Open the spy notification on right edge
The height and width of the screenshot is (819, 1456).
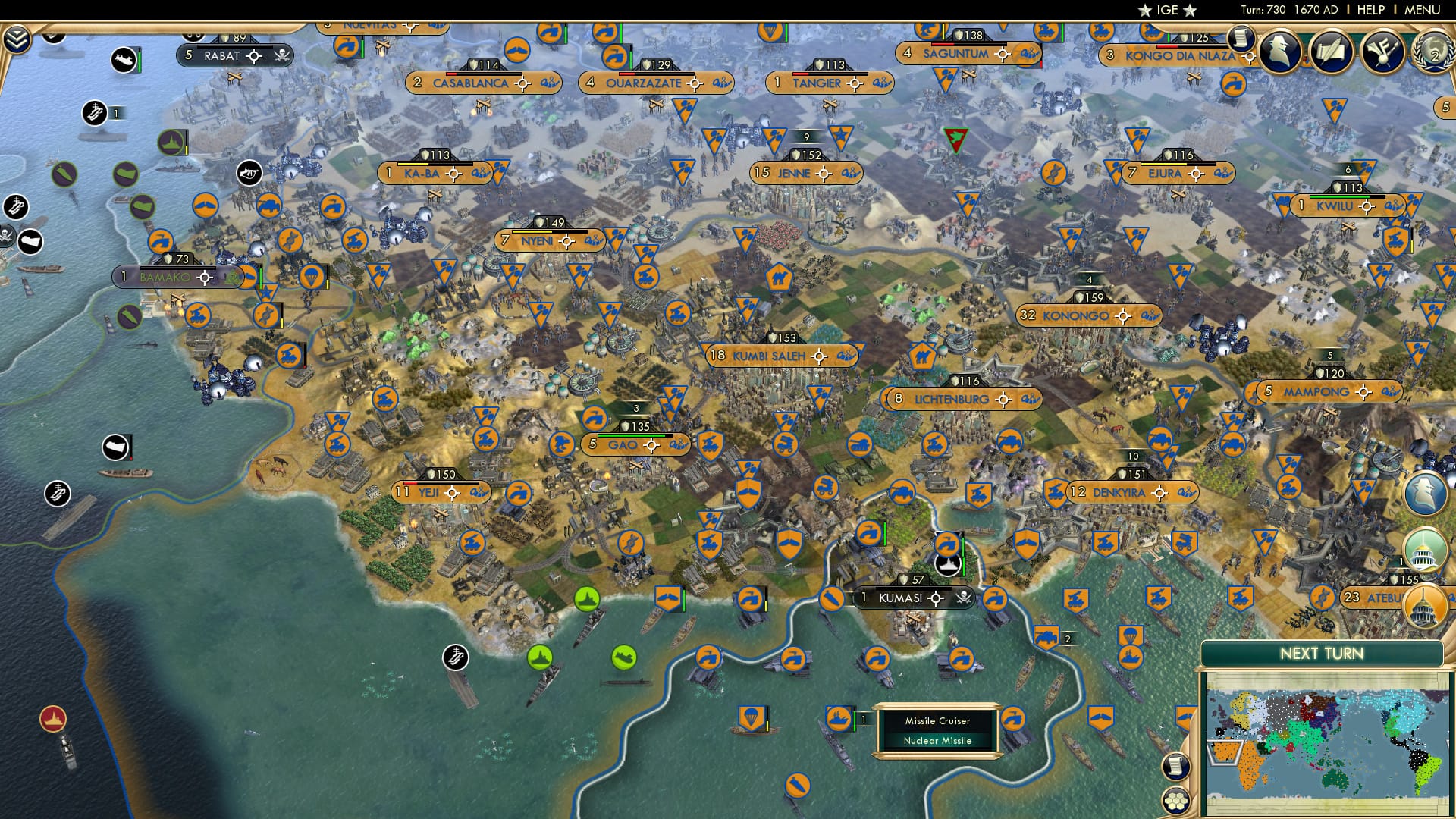tap(1424, 492)
